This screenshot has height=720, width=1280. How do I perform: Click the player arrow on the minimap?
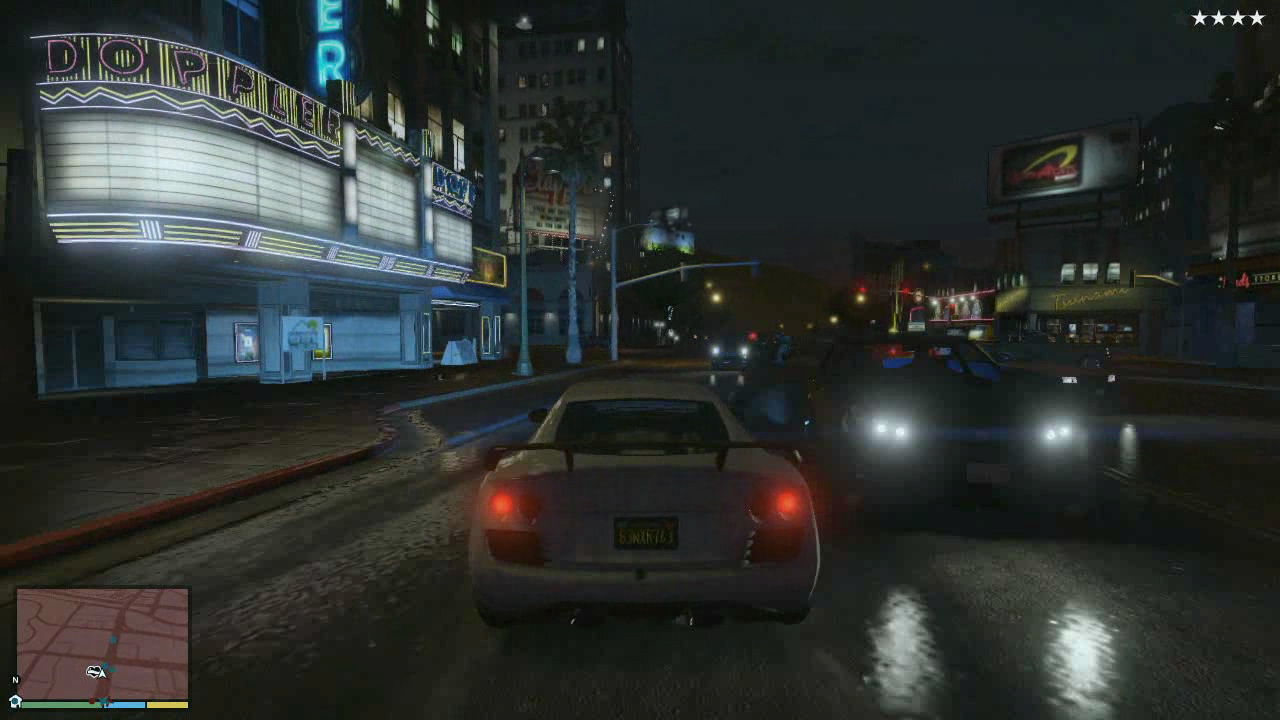(102, 673)
